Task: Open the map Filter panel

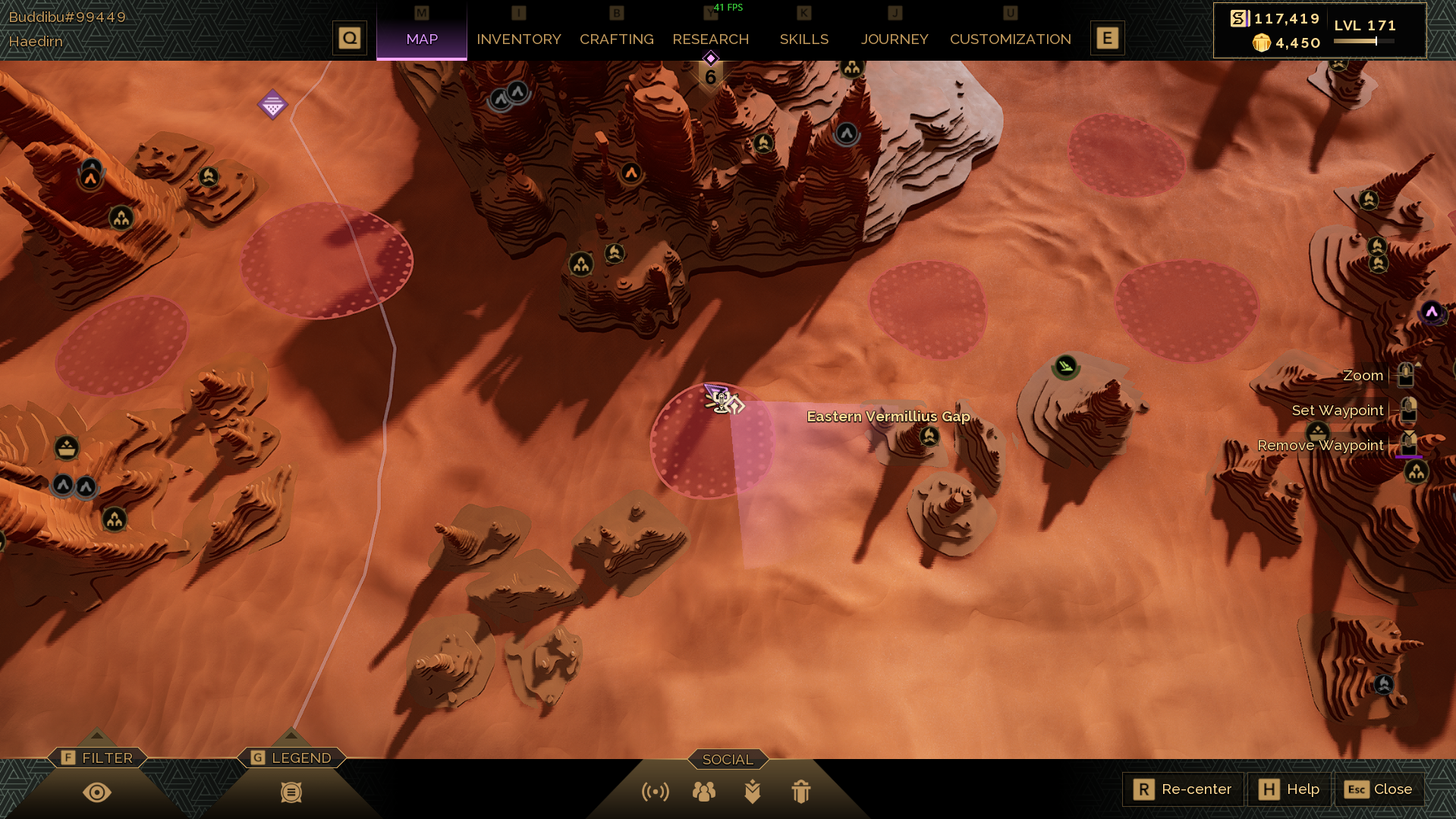Action: [98, 758]
